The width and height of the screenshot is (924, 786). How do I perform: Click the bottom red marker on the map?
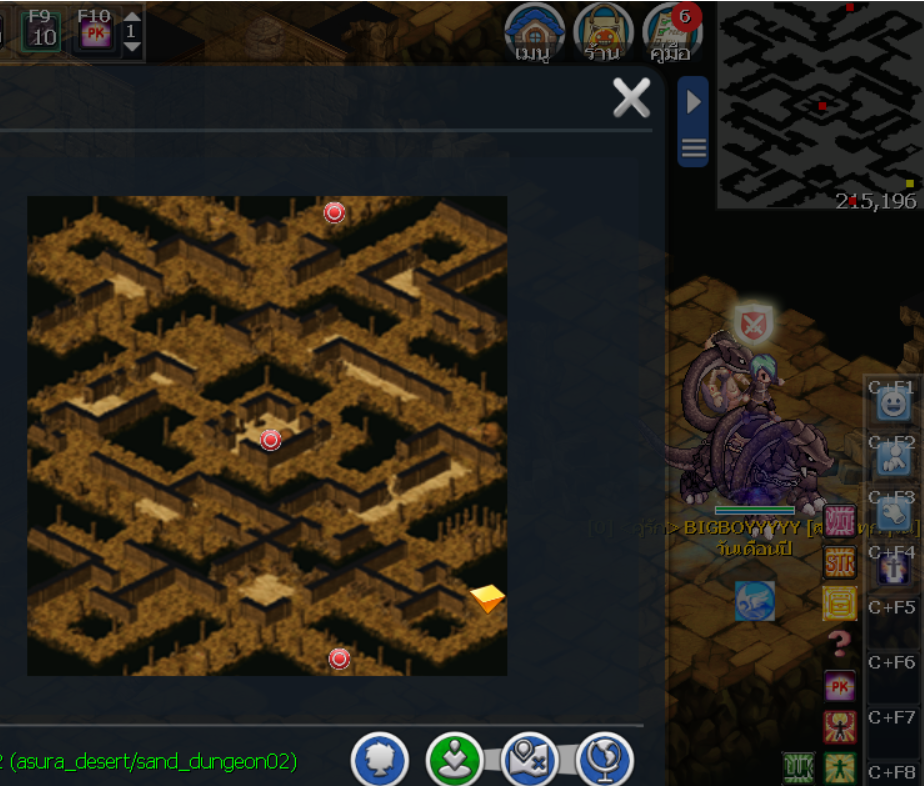pyautogui.click(x=339, y=658)
